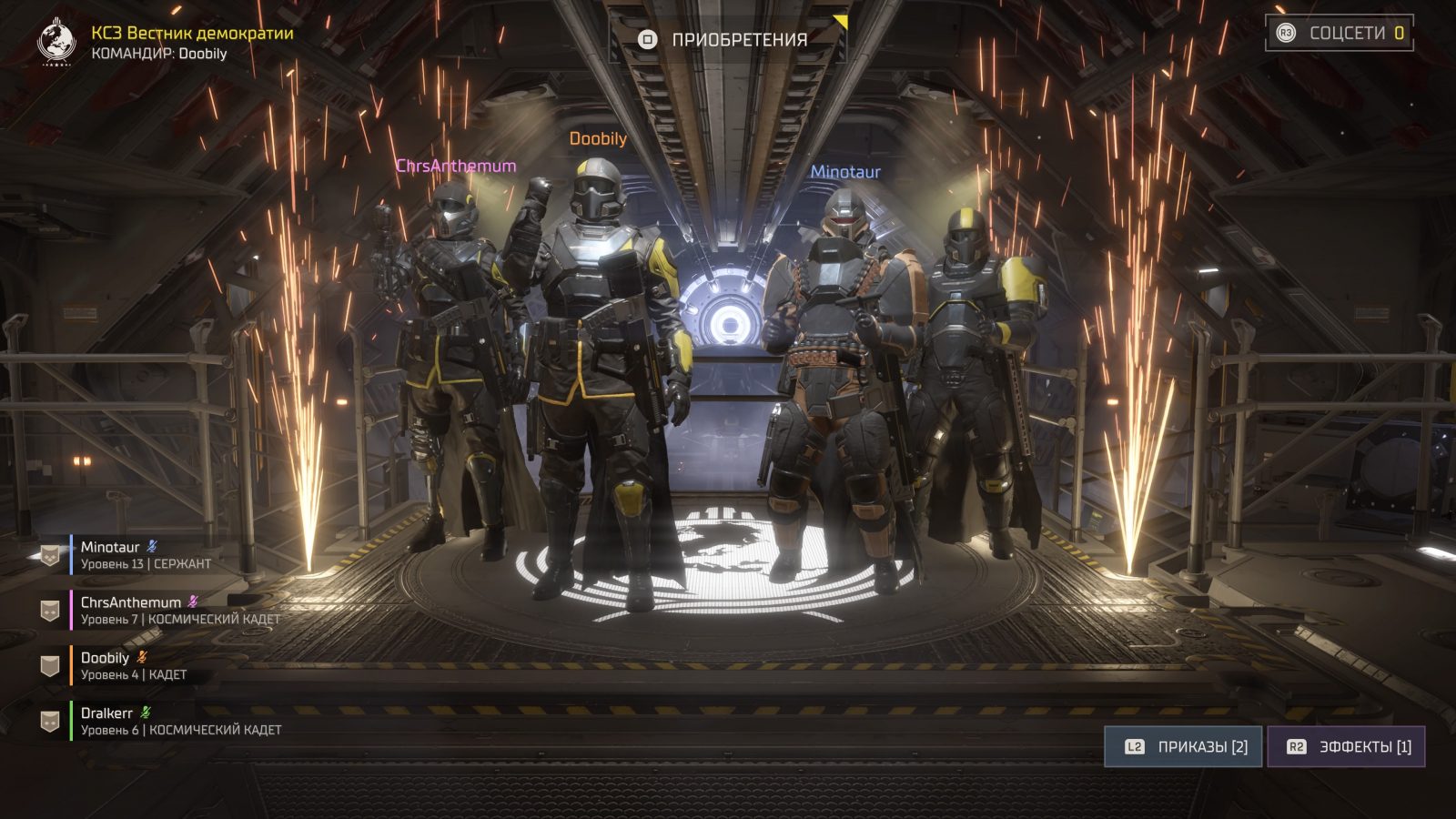This screenshot has height=819, width=1456.
Task: Select player ChrsAnthemum in squad list
Action: (155, 610)
